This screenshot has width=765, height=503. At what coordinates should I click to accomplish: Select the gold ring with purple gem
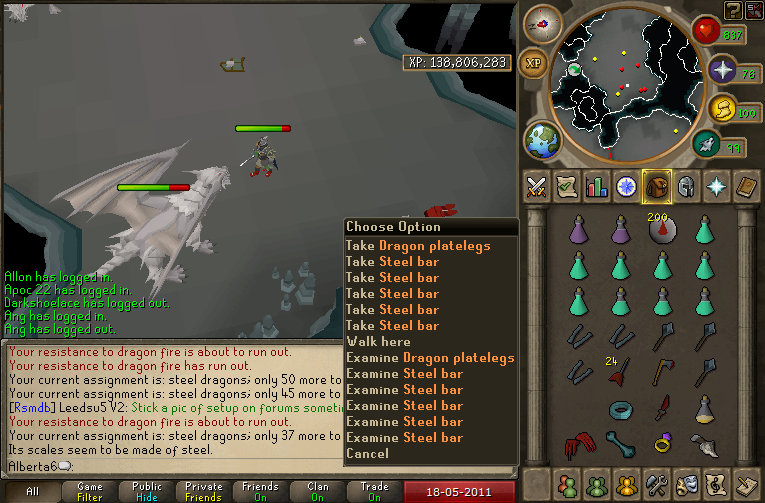tap(662, 443)
